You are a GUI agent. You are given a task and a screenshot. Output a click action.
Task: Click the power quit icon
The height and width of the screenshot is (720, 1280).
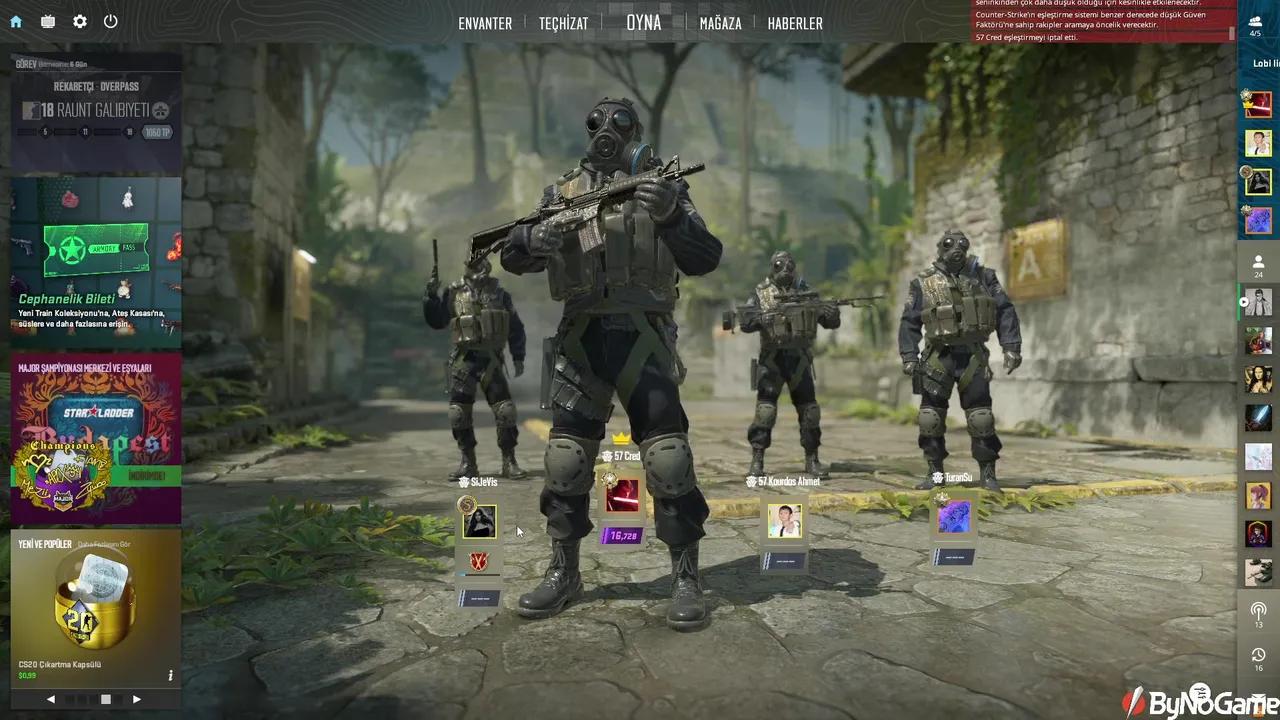(x=110, y=22)
